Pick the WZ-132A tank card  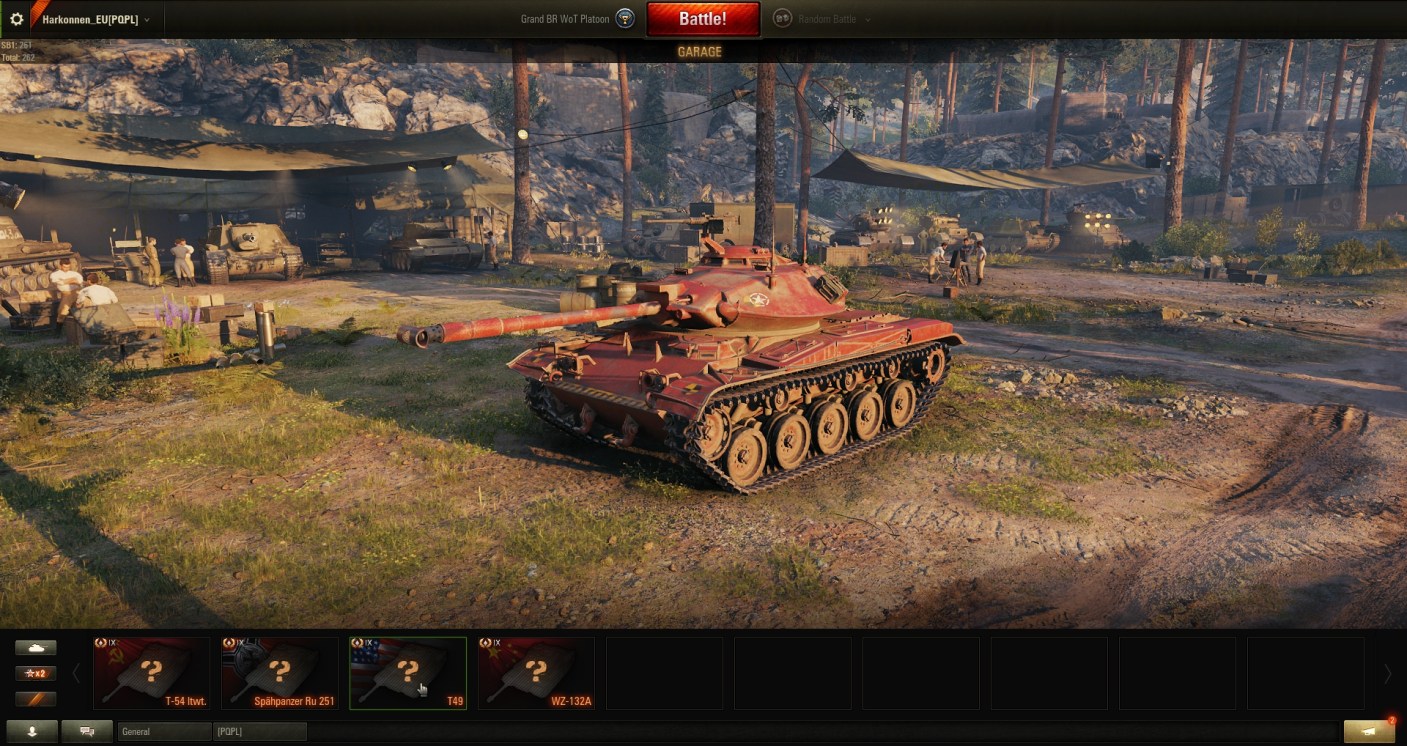[x=536, y=673]
